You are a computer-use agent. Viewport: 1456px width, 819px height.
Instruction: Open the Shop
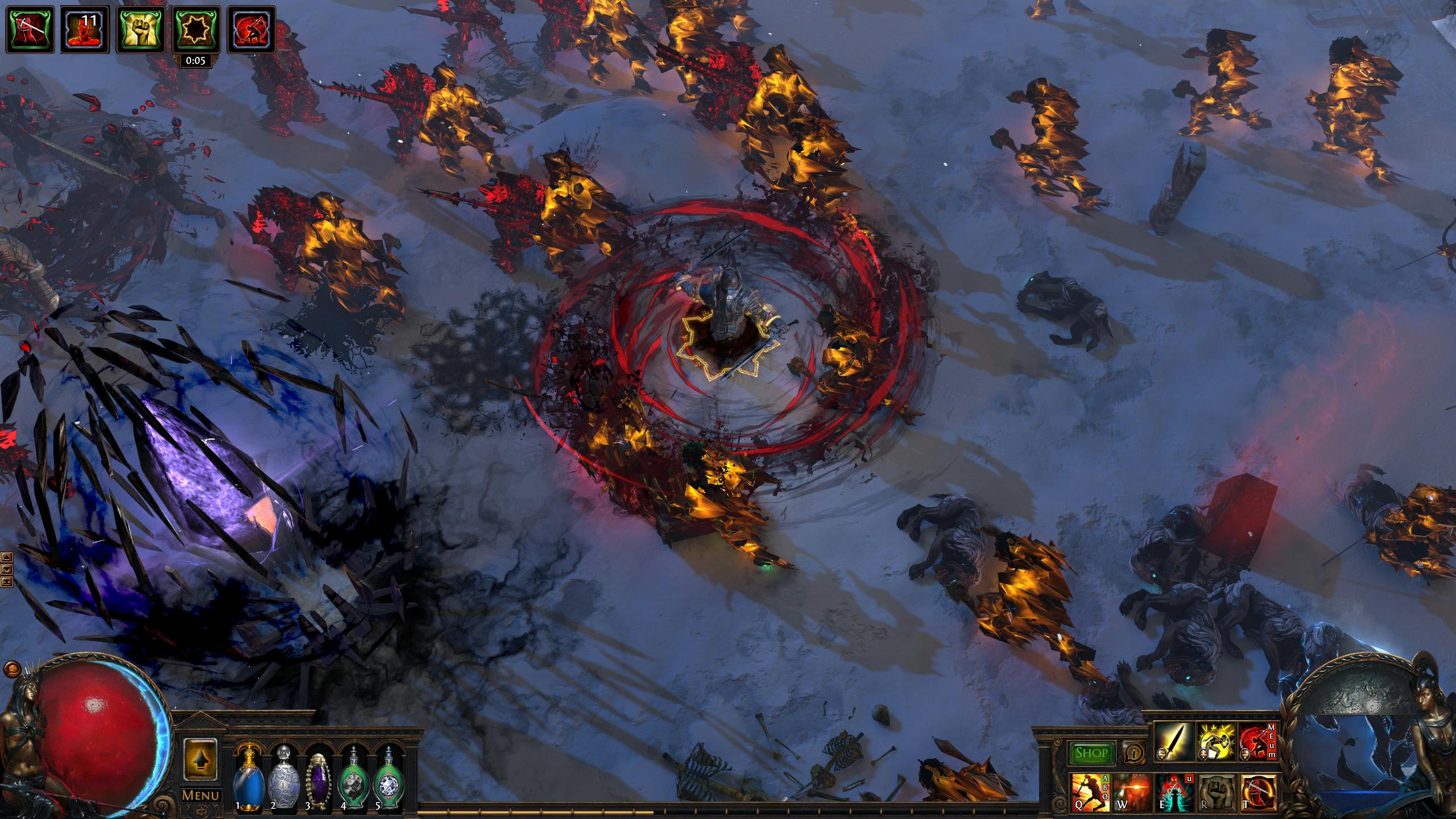pyautogui.click(x=1093, y=754)
